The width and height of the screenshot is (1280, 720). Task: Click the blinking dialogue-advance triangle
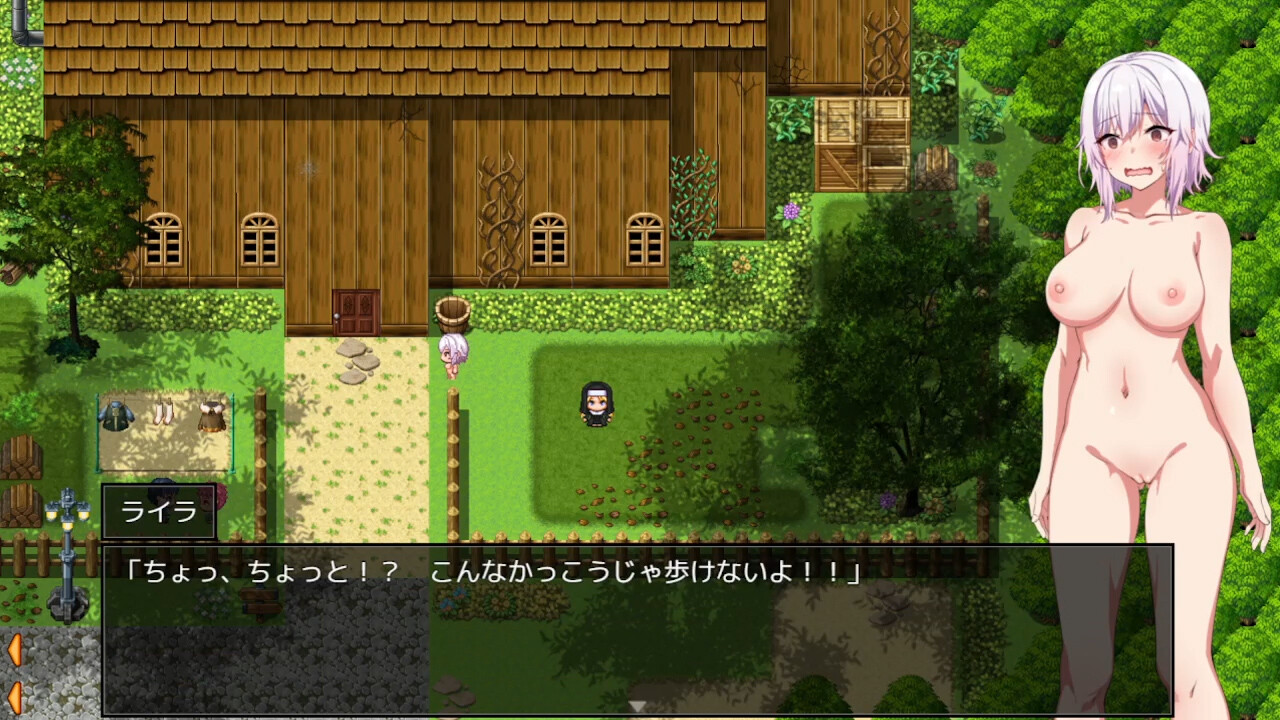(x=638, y=706)
